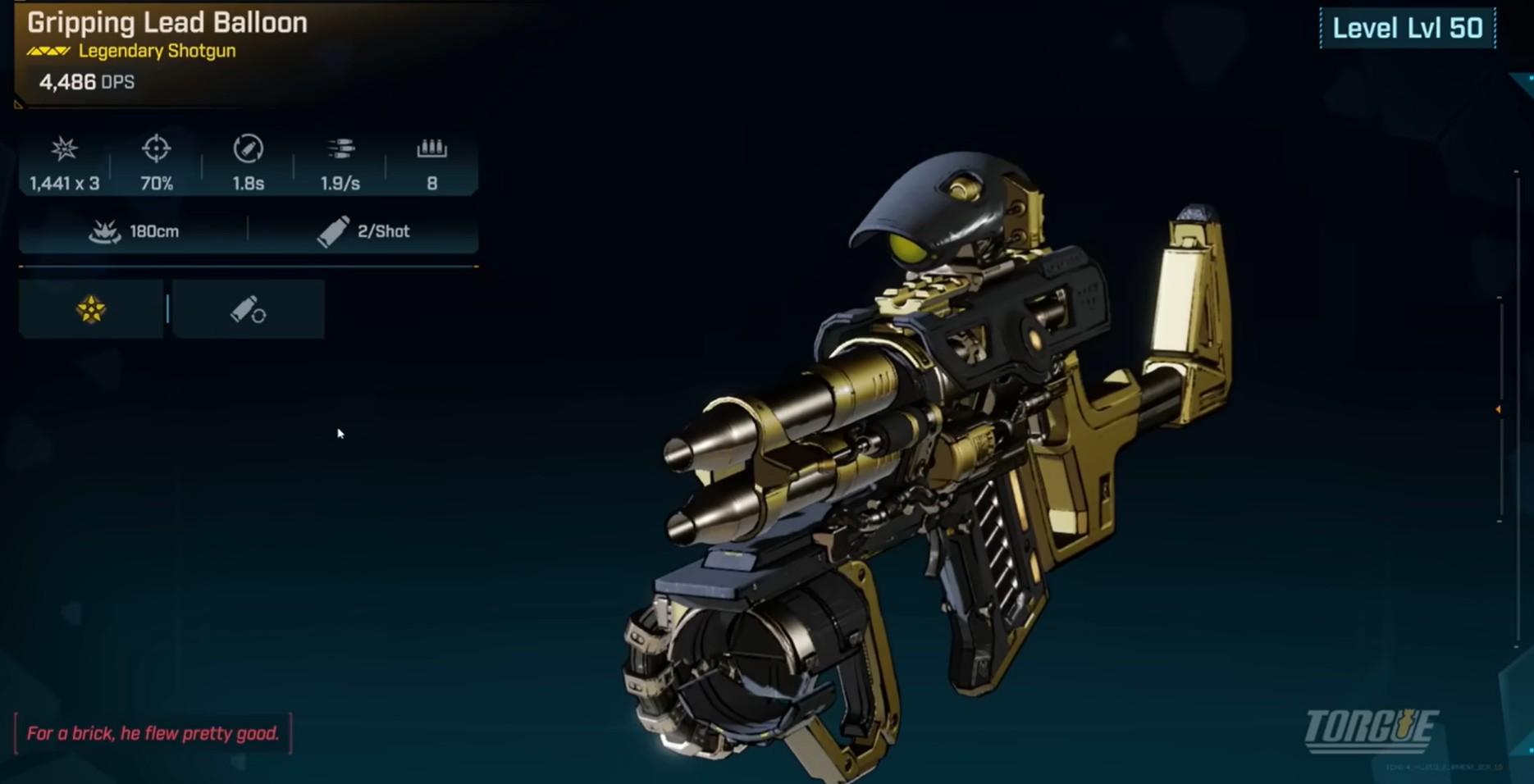
Task: Select the Gripping Lead Balloon title
Action: pos(167,23)
